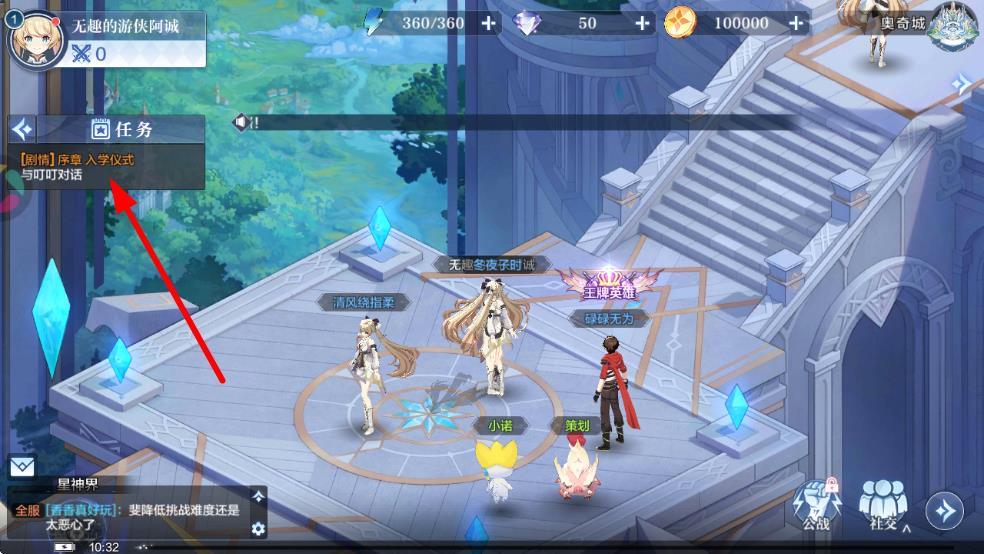
Task: Toggle the round star menu button
Action: 944,511
